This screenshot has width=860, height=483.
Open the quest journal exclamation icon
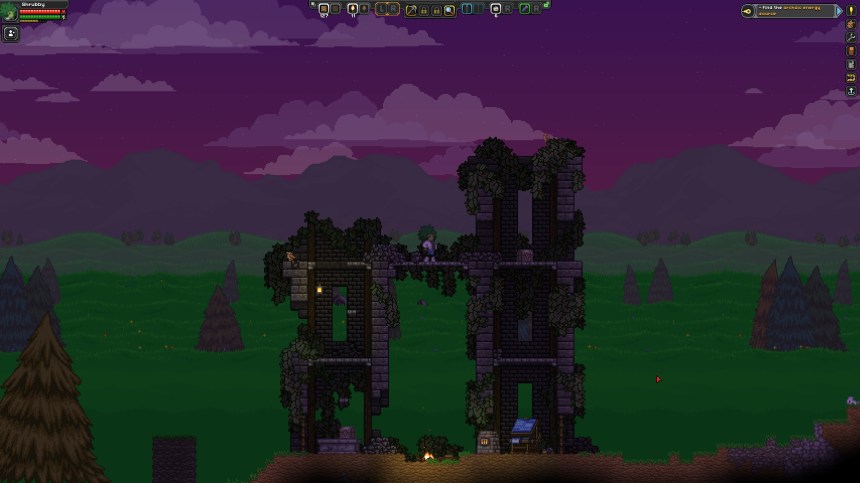(851, 10)
